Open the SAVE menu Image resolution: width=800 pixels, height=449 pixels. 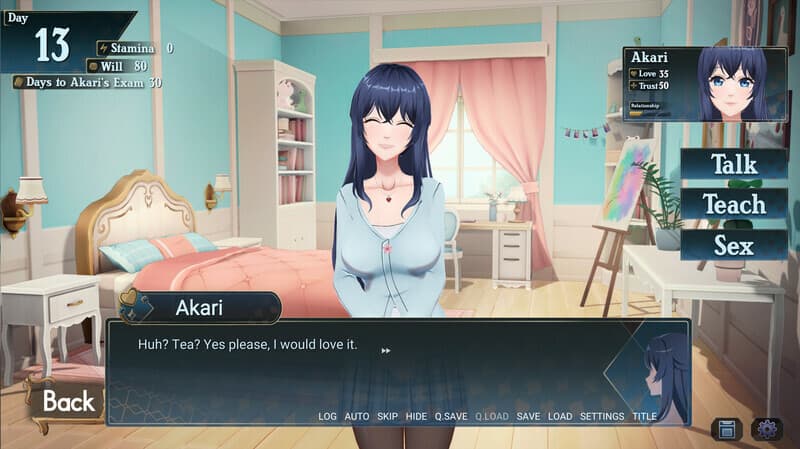click(x=529, y=416)
